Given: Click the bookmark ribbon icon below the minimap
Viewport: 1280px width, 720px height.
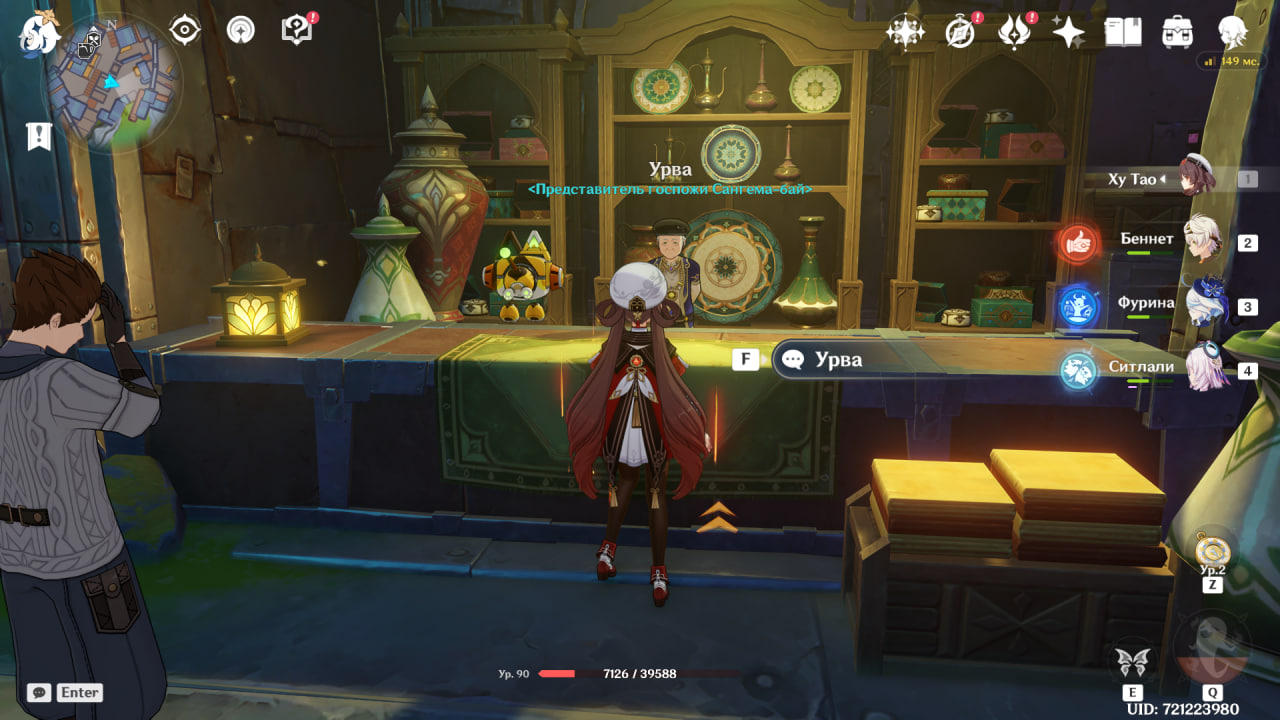Looking at the screenshot, I should pyautogui.click(x=39, y=137).
